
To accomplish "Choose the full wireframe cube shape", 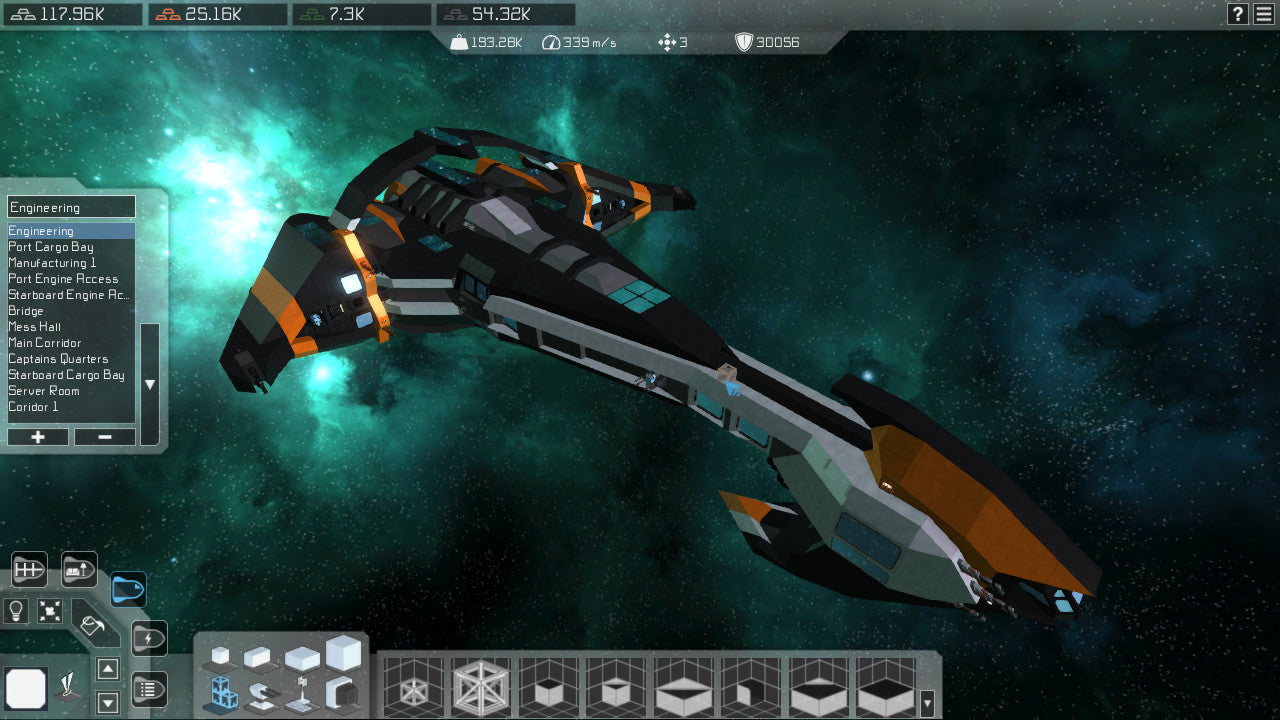I will pos(479,687).
